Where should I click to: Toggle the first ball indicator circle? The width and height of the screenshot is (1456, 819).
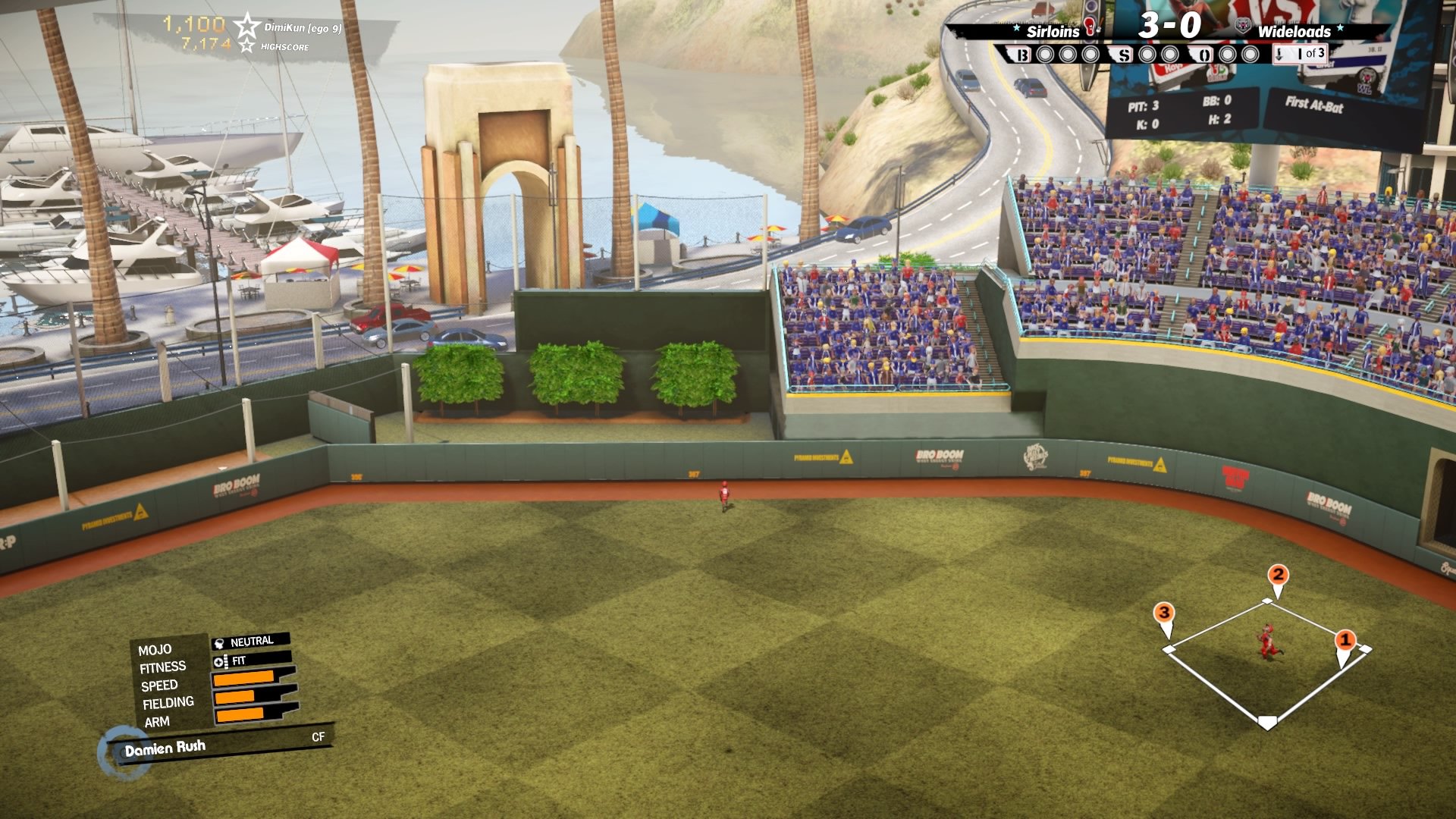coord(1045,53)
